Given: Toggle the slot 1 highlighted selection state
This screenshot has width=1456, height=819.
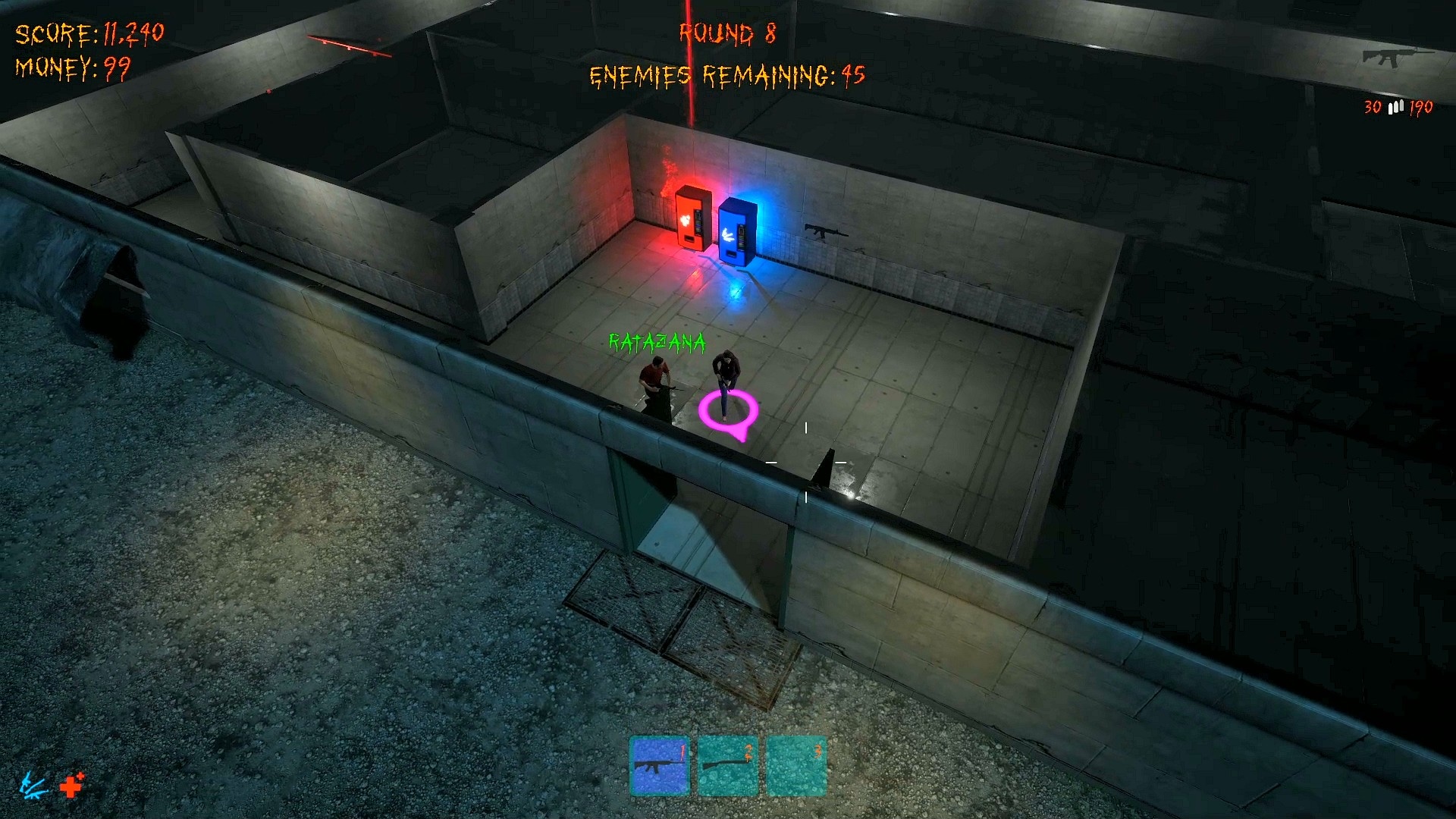Looking at the screenshot, I should click(x=659, y=766).
